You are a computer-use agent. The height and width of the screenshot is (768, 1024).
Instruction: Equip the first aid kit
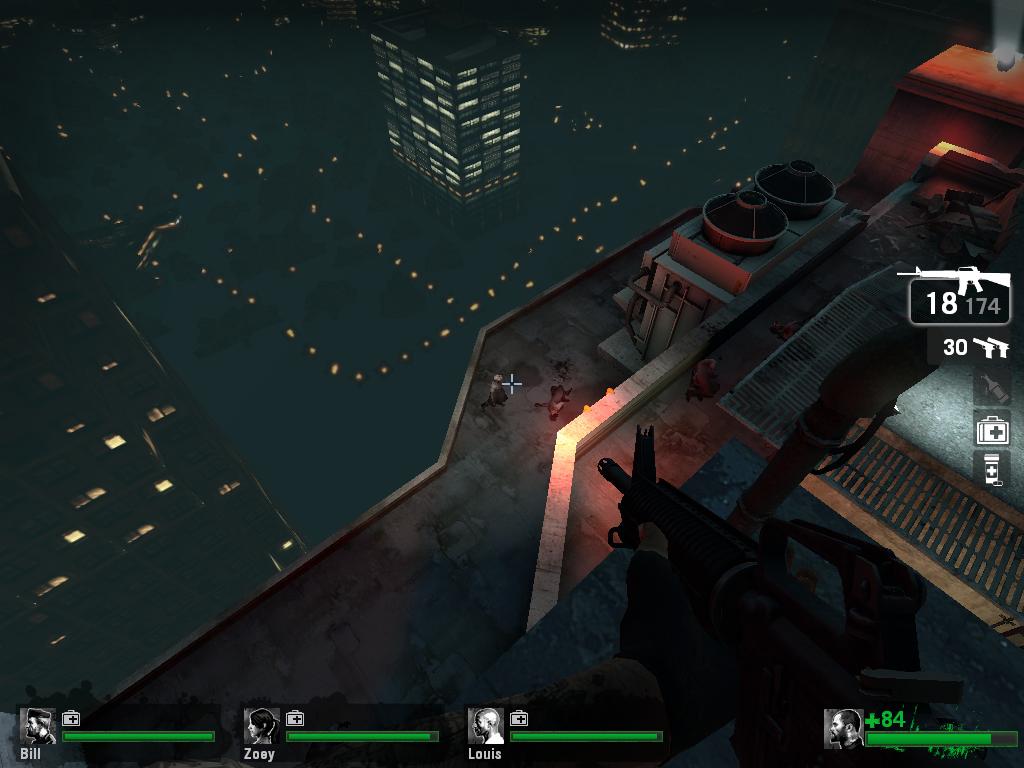pyautogui.click(x=992, y=430)
